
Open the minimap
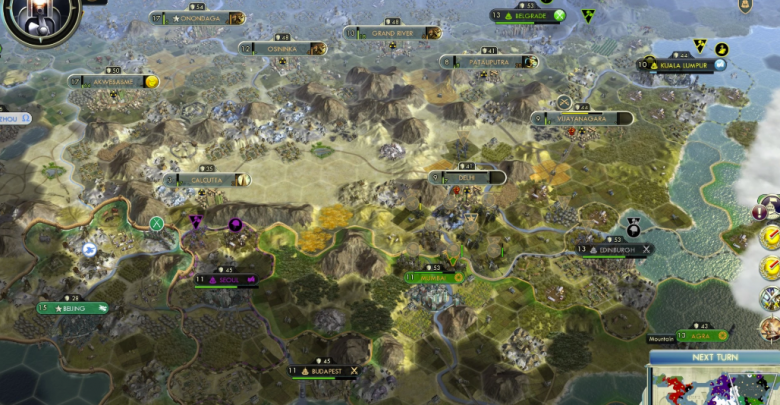[x=715, y=386]
